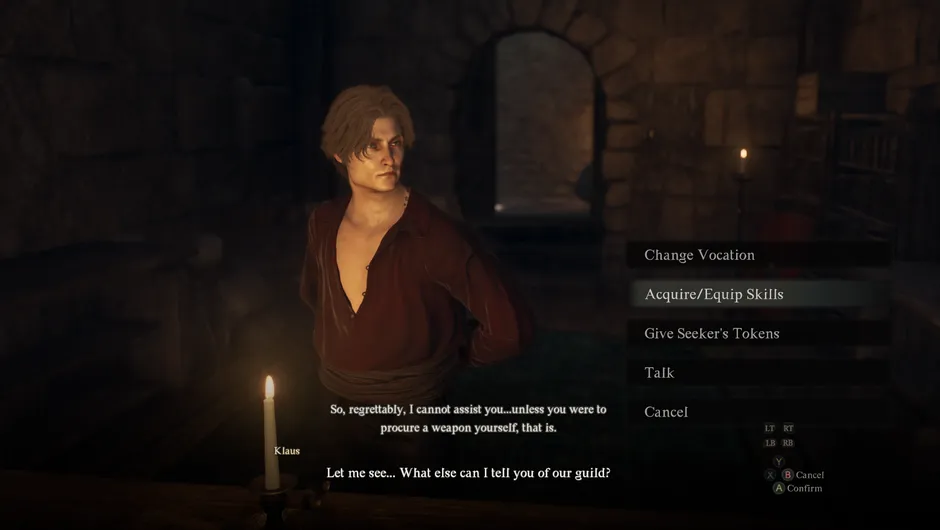
Task: Choose Give Seeker's Tokens
Action: [711, 333]
